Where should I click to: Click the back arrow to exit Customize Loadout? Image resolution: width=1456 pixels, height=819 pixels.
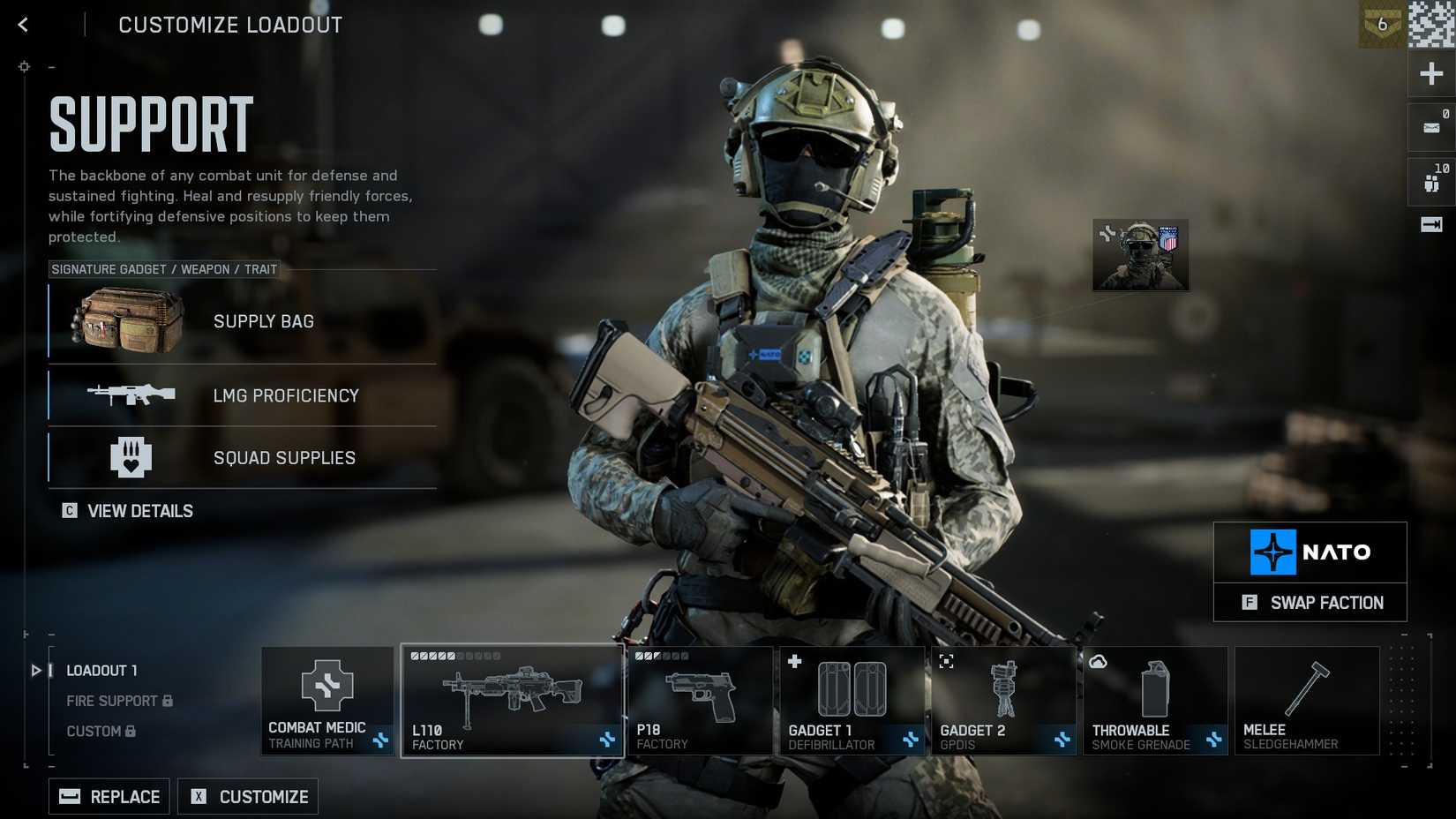click(22, 25)
